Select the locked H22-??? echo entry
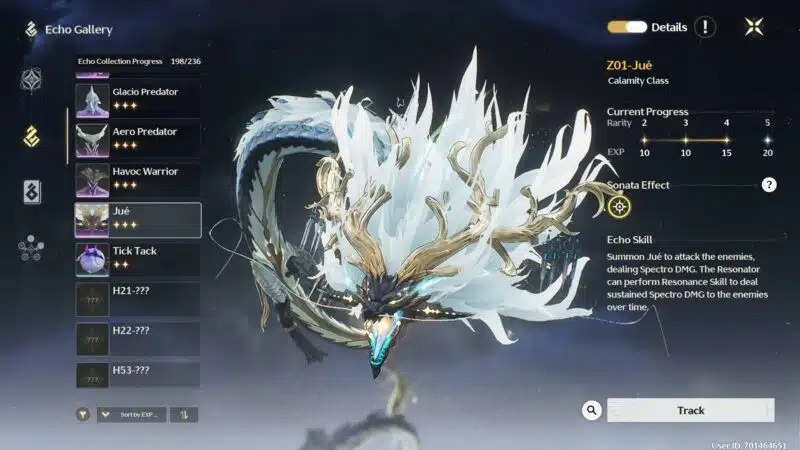The image size is (800, 450). point(137,339)
